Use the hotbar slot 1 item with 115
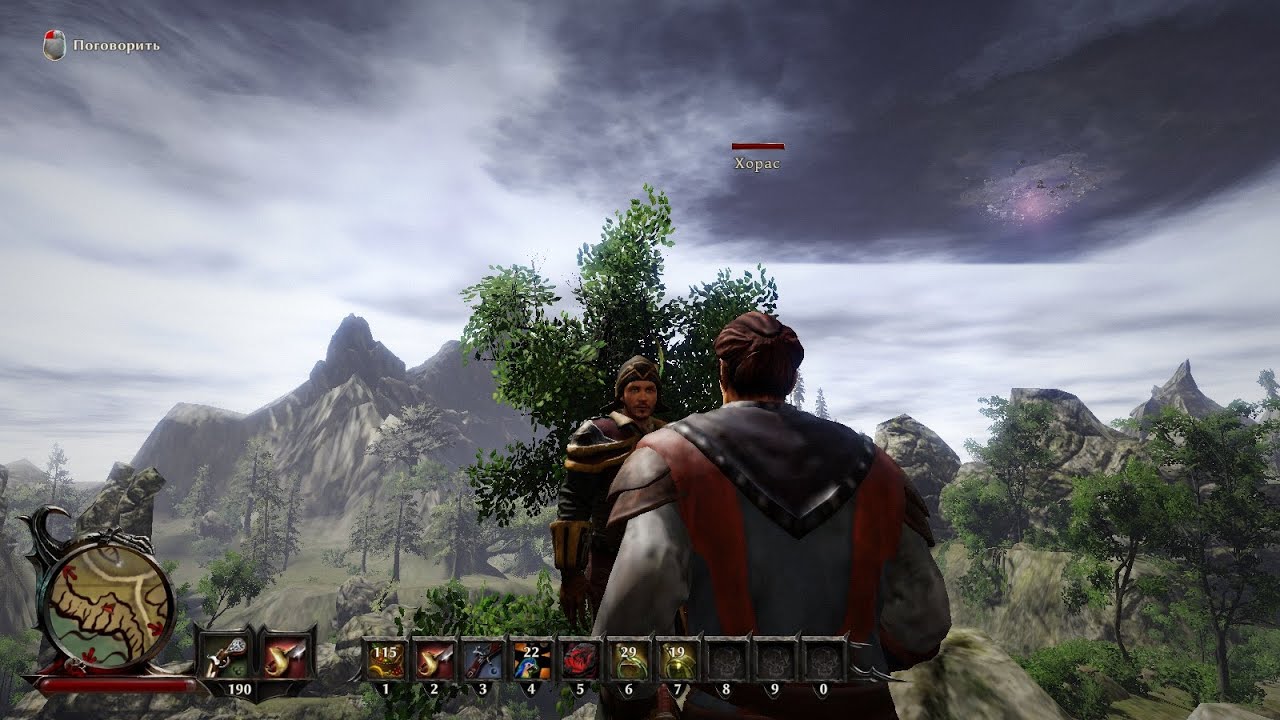The width and height of the screenshot is (1280, 720). click(x=385, y=660)
